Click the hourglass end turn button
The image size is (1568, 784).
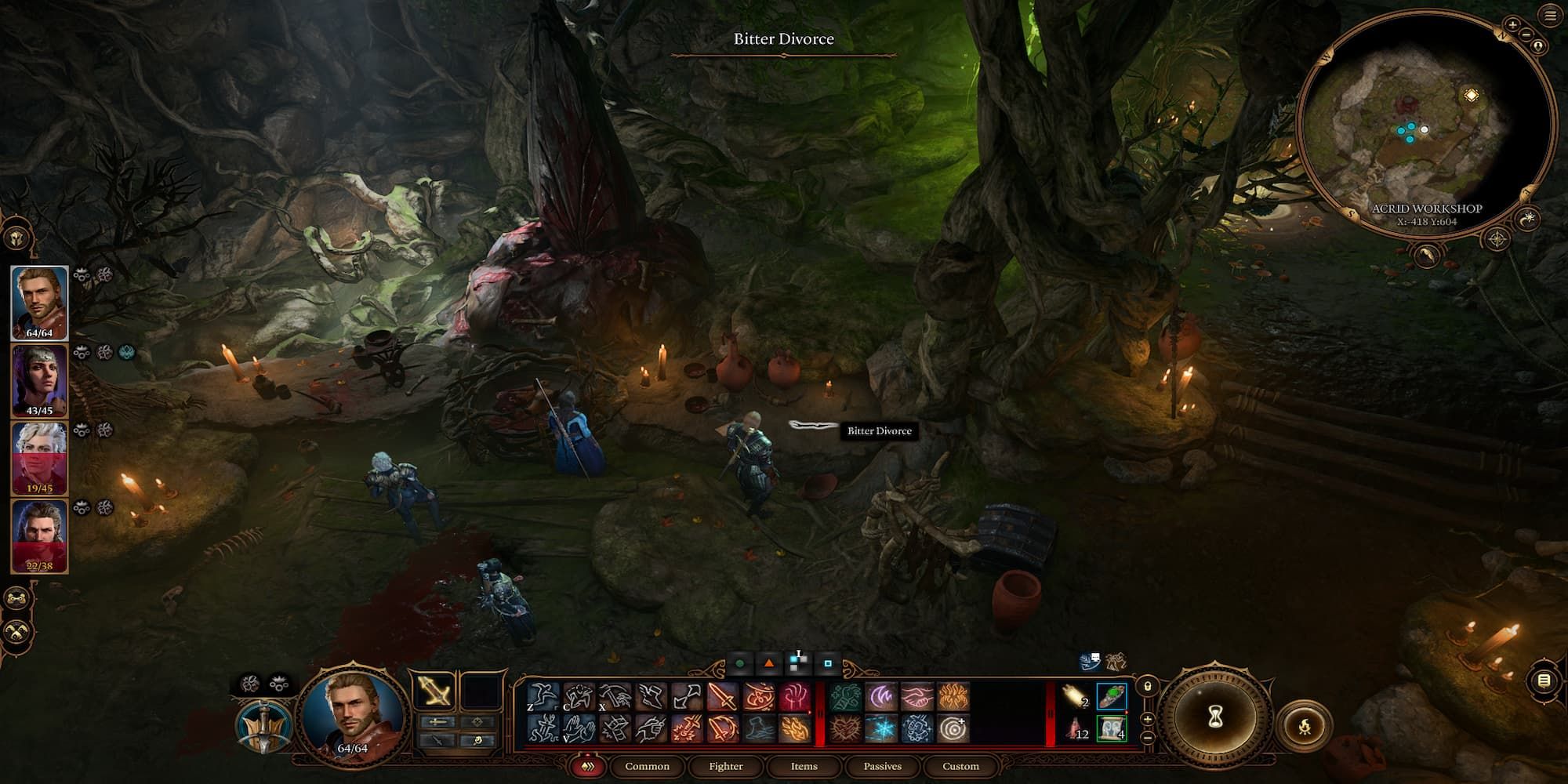pos(1215,717)
